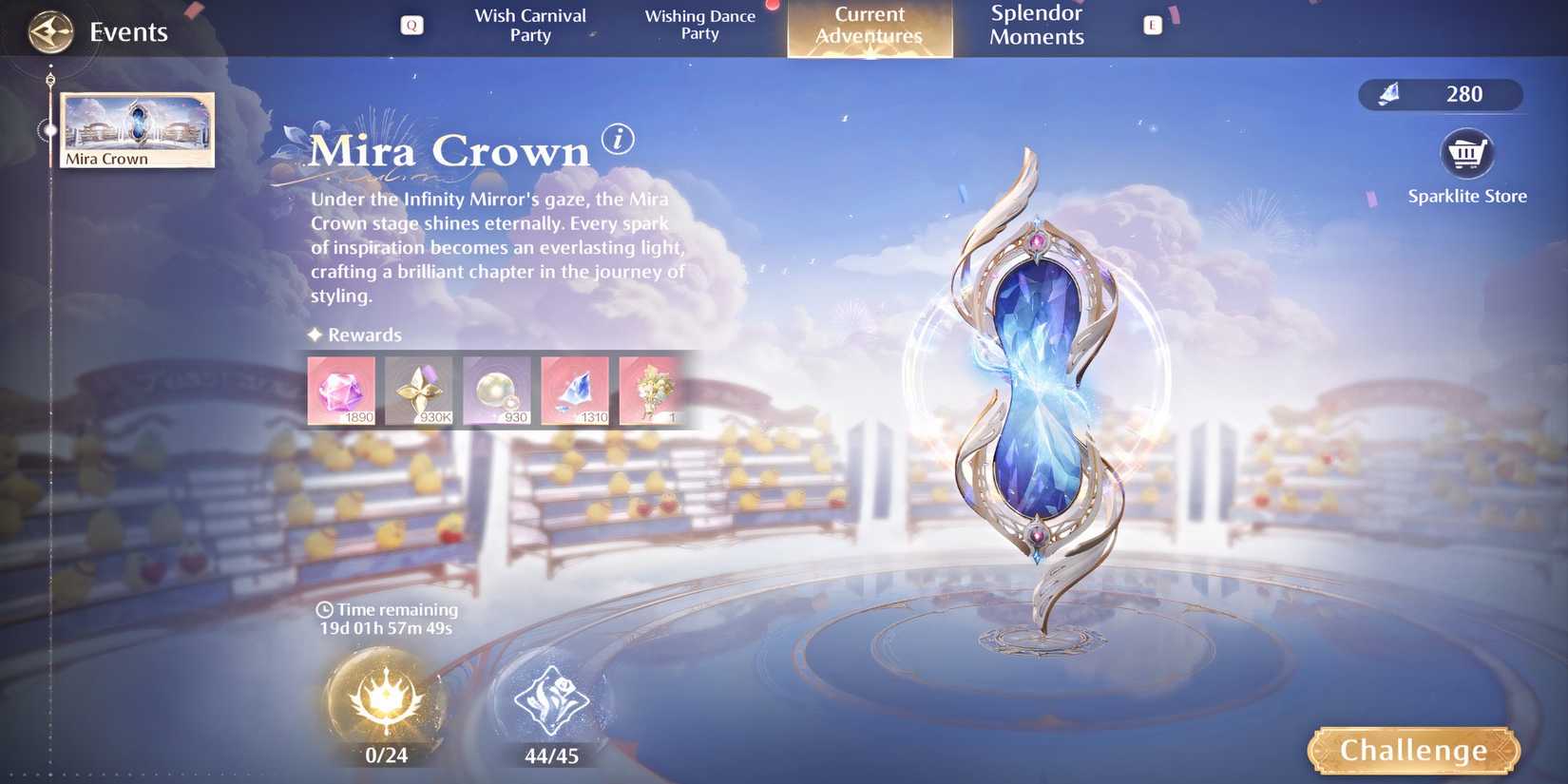Select the pink crystal reward showing 1890

pyautogui.click(x=341, y=390)
